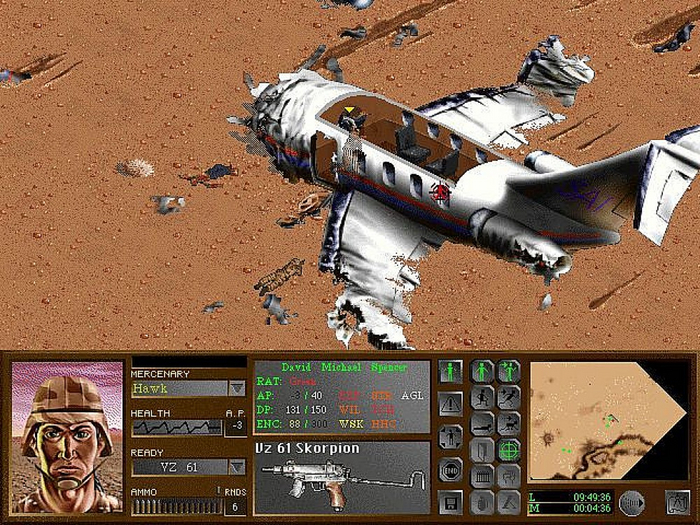Click the warning triangle alert button

pyautogui.click(x=450, y=404)
